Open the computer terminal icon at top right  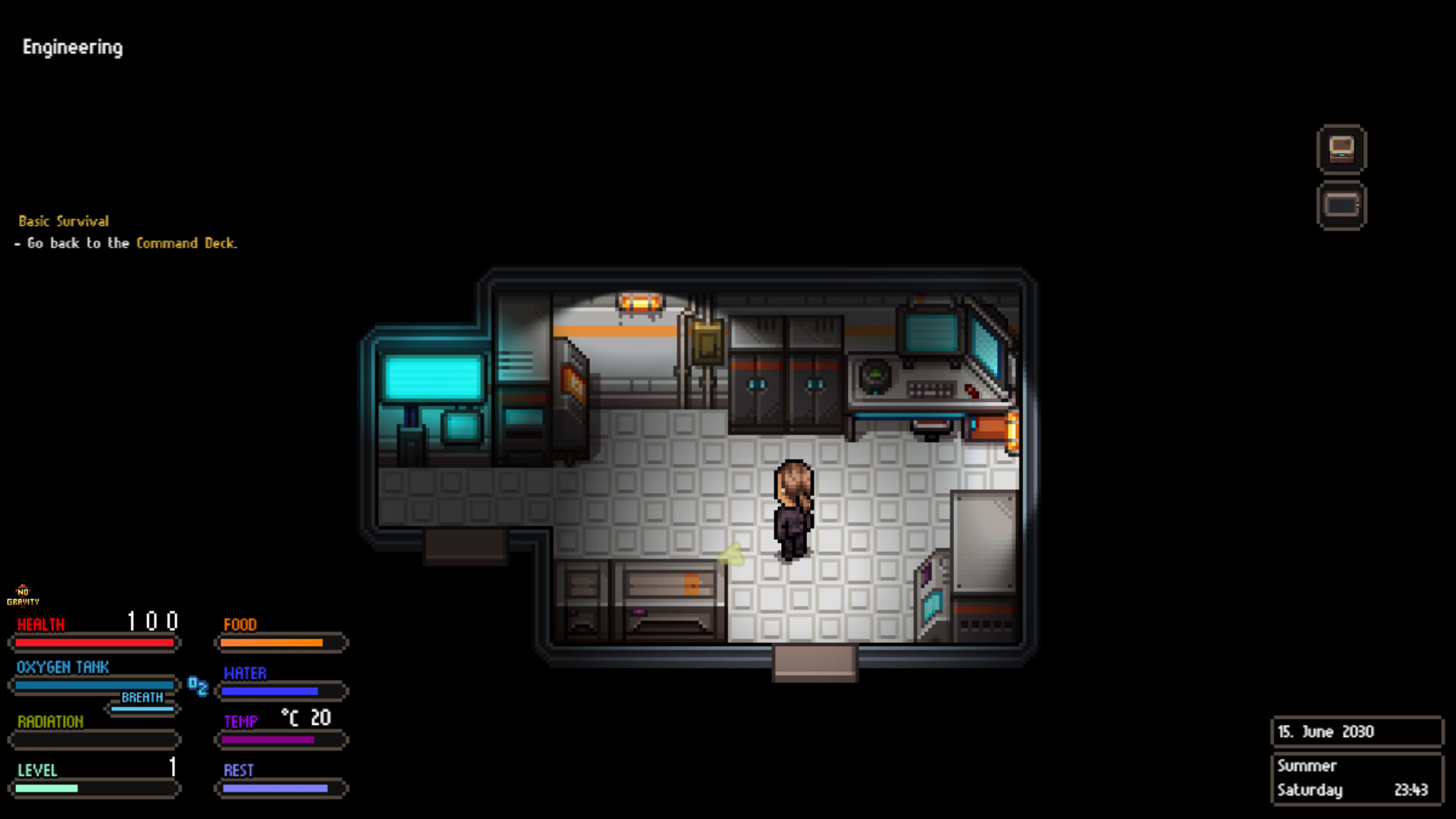1342,149
